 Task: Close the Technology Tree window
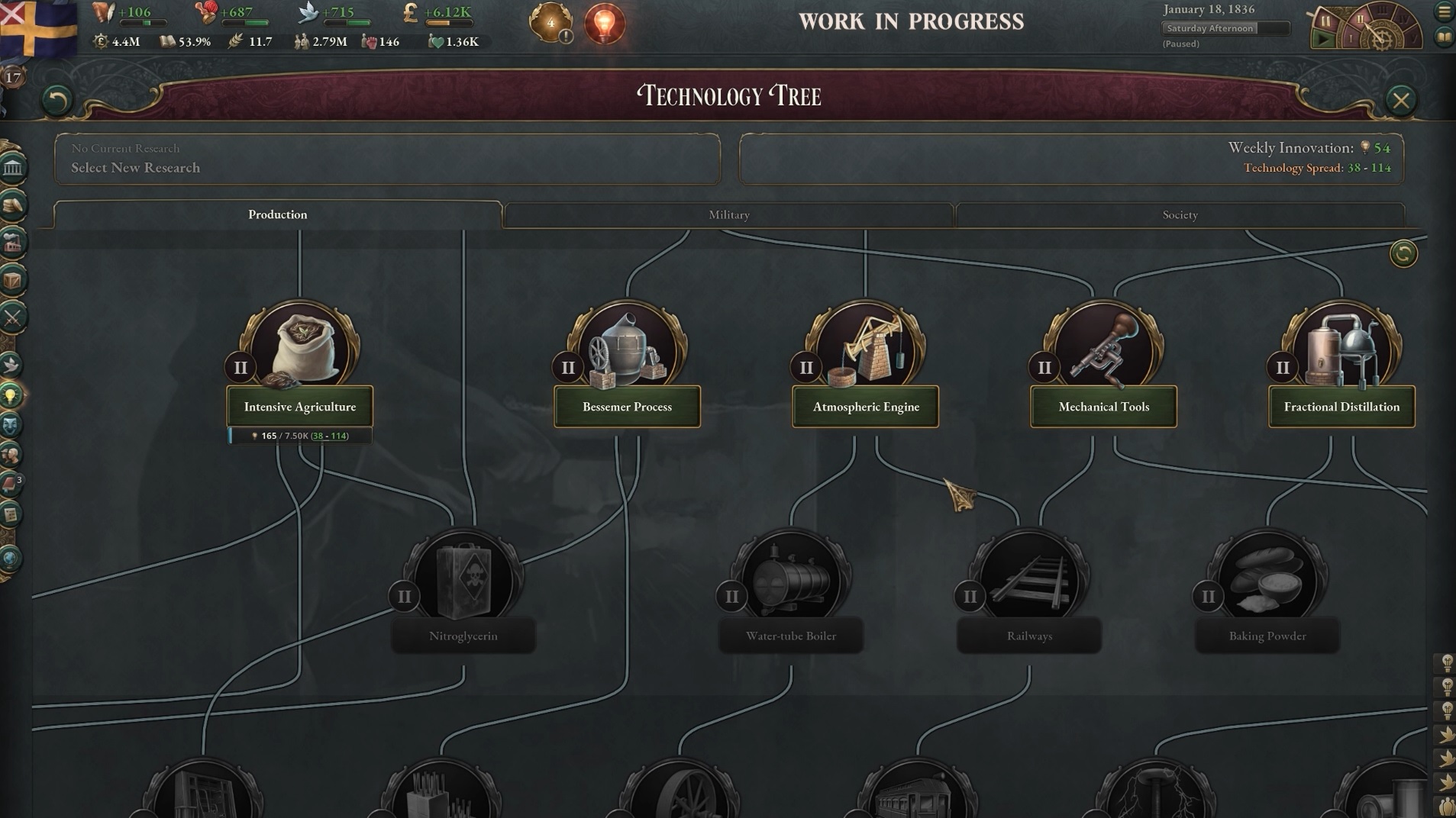pyautogui.click(x=1400, y=100)
